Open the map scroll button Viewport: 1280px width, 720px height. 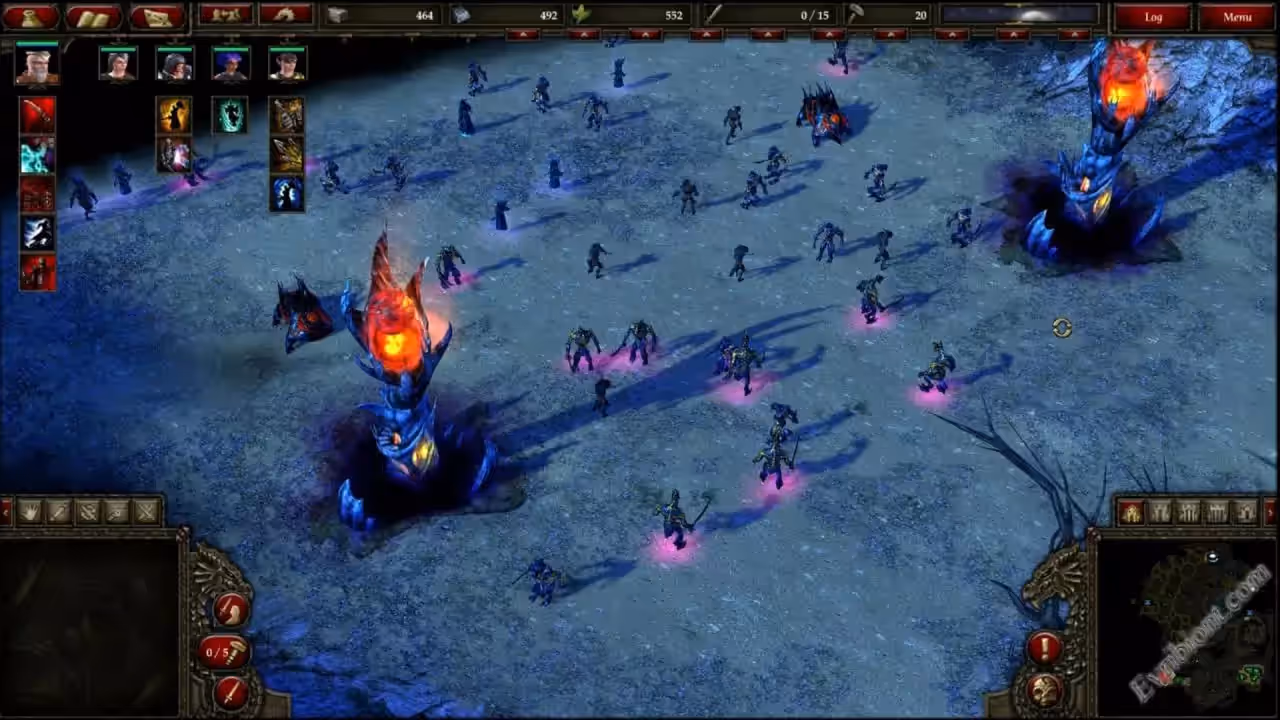pyautogui.click(x=157, y=16)
